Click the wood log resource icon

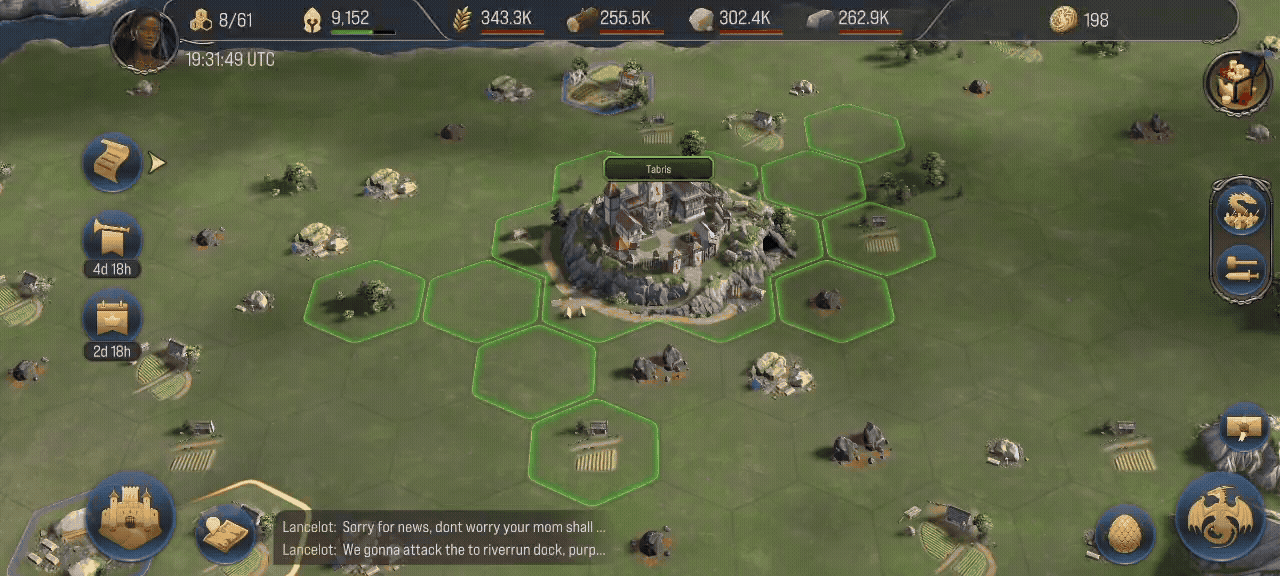coord(581,19)
